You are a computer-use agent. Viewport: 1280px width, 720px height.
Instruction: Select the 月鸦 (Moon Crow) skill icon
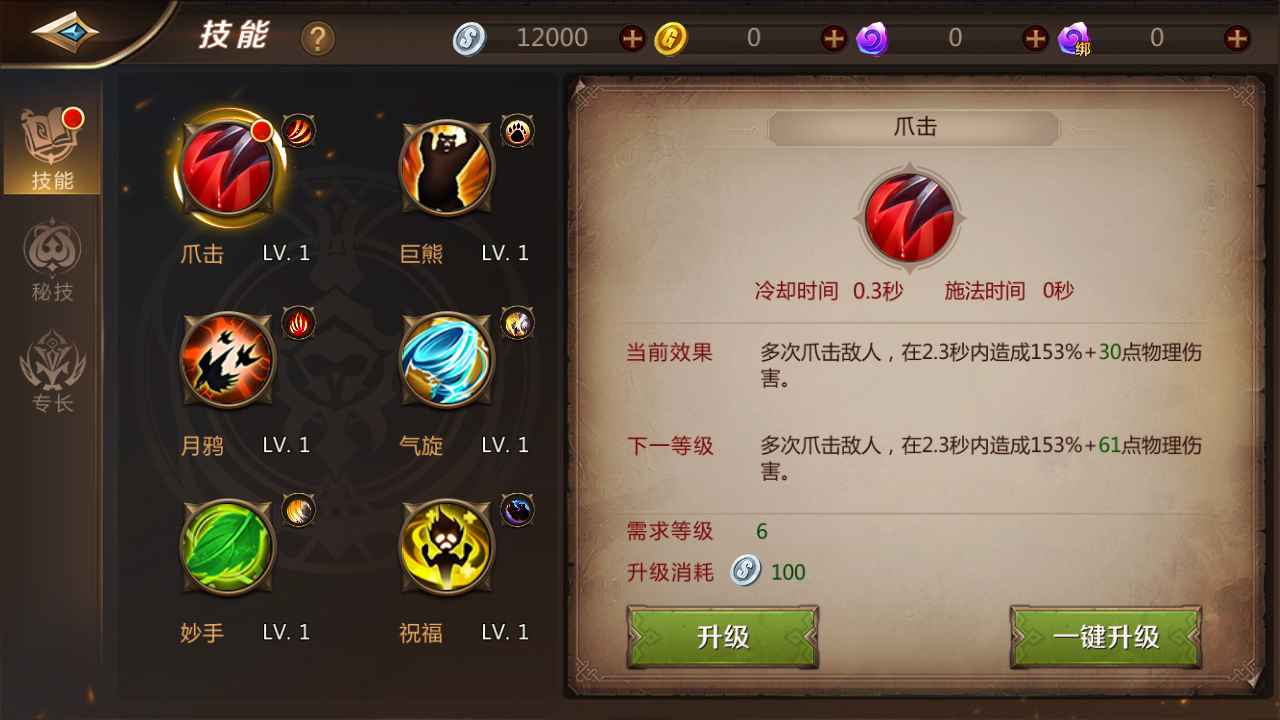[227, 360]
